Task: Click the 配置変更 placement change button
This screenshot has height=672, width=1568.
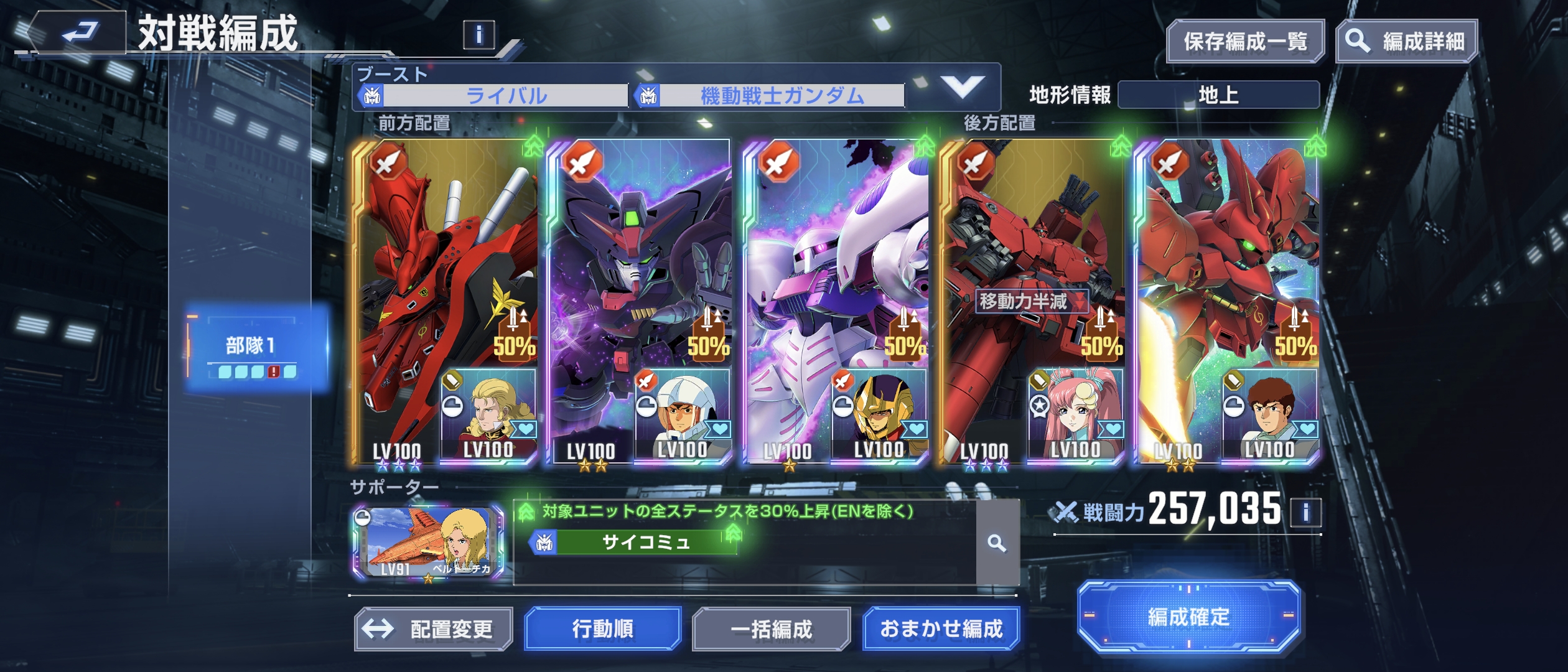Action: coord(434,629)
